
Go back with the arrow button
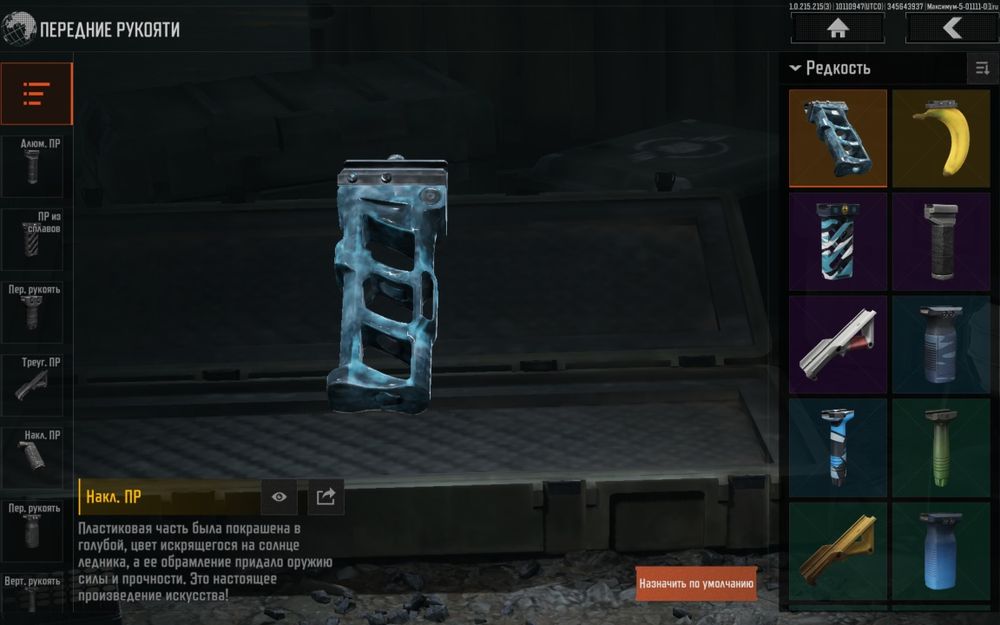click(x=951, y=28)
